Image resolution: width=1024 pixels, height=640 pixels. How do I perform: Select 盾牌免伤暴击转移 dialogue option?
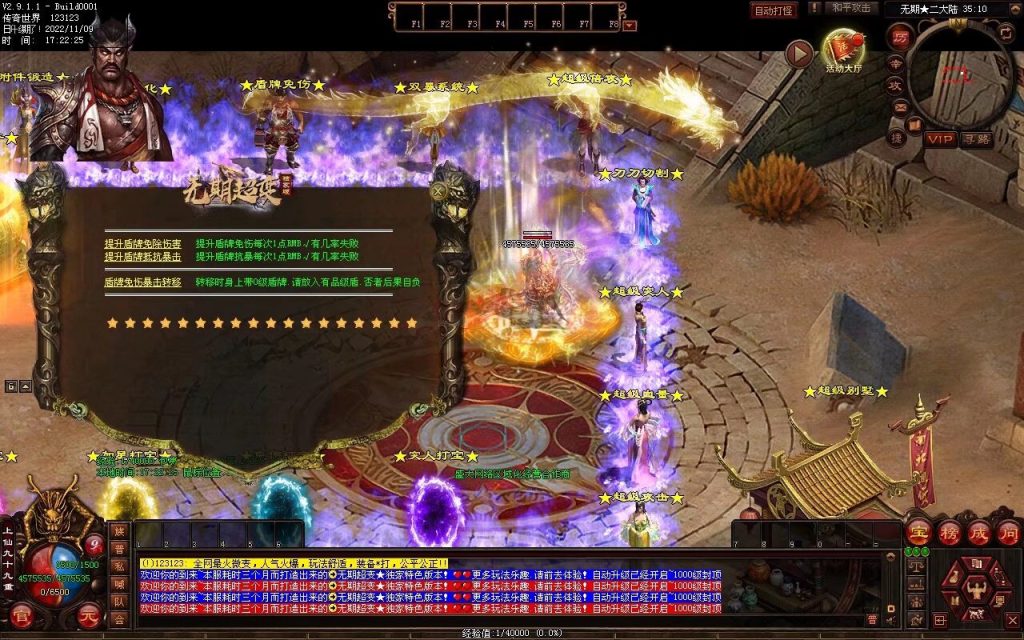coord(143,283)
